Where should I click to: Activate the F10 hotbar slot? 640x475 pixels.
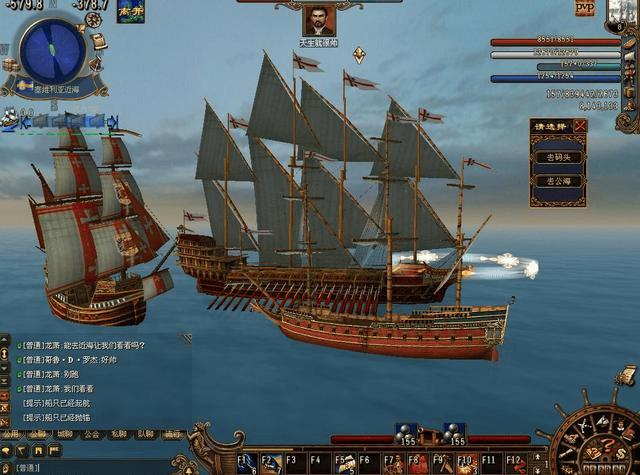(x=465, y=462)
